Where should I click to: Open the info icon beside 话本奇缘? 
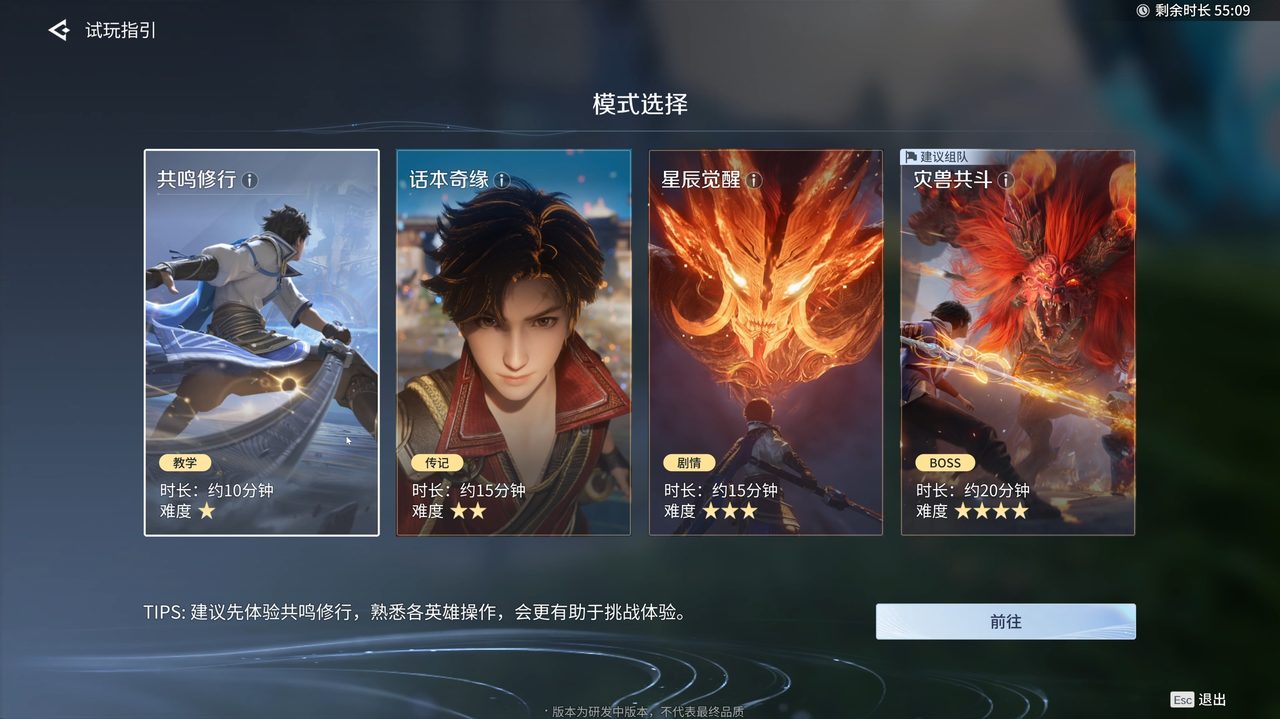tap(502, 180)
